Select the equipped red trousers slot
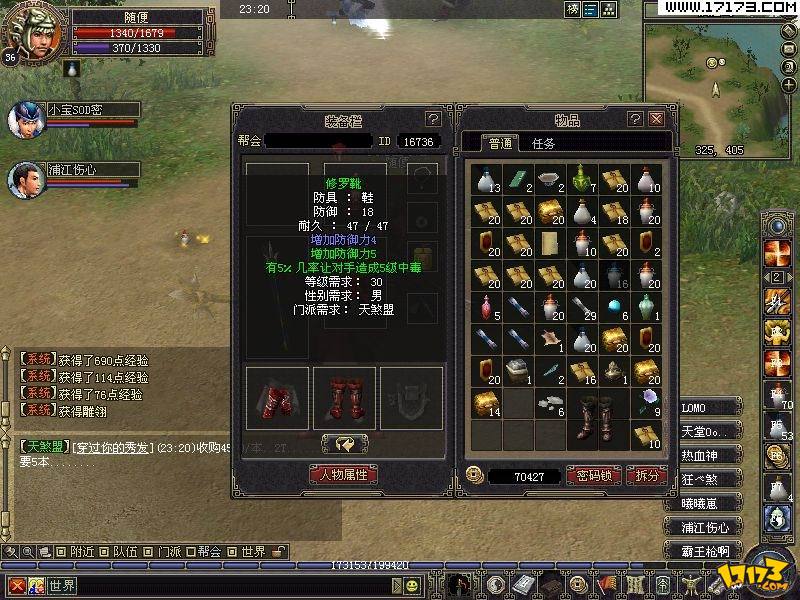 point(276,398)
